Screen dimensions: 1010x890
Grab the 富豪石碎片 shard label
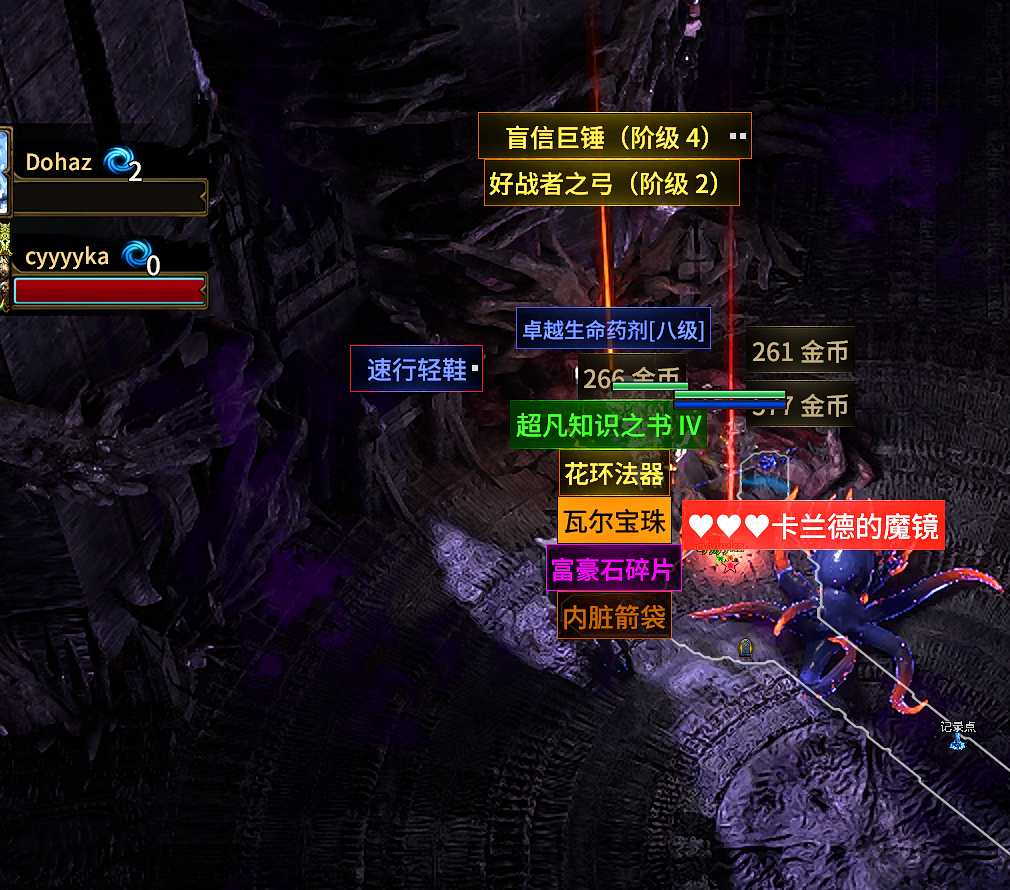point(613,569)
